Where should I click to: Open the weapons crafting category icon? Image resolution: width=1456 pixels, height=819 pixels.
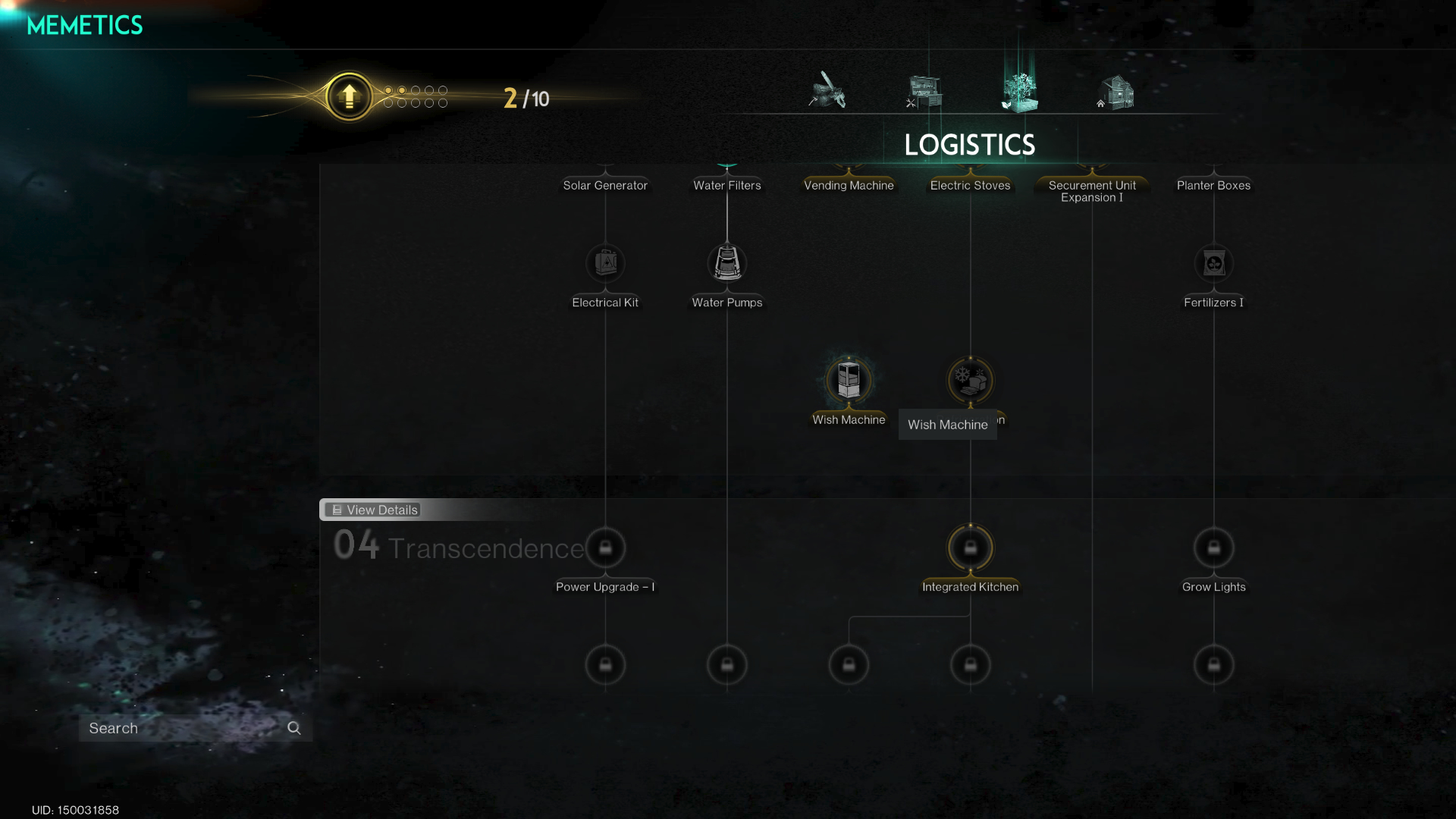point(827,91)
